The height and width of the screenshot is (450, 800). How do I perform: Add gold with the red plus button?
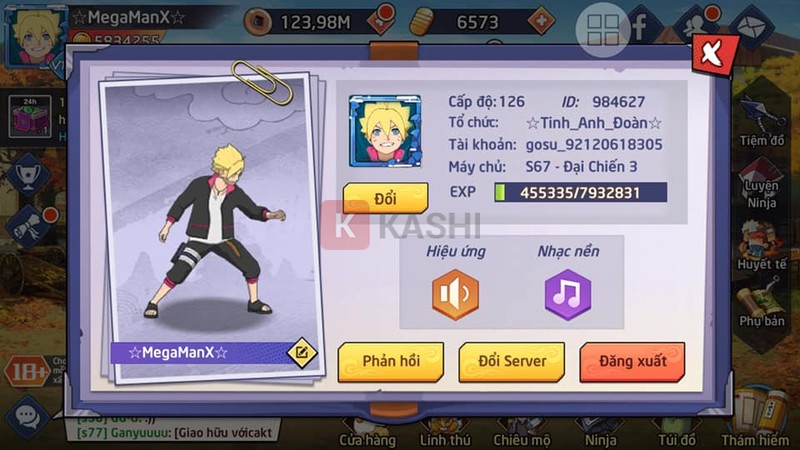click(x=539, y=19)
